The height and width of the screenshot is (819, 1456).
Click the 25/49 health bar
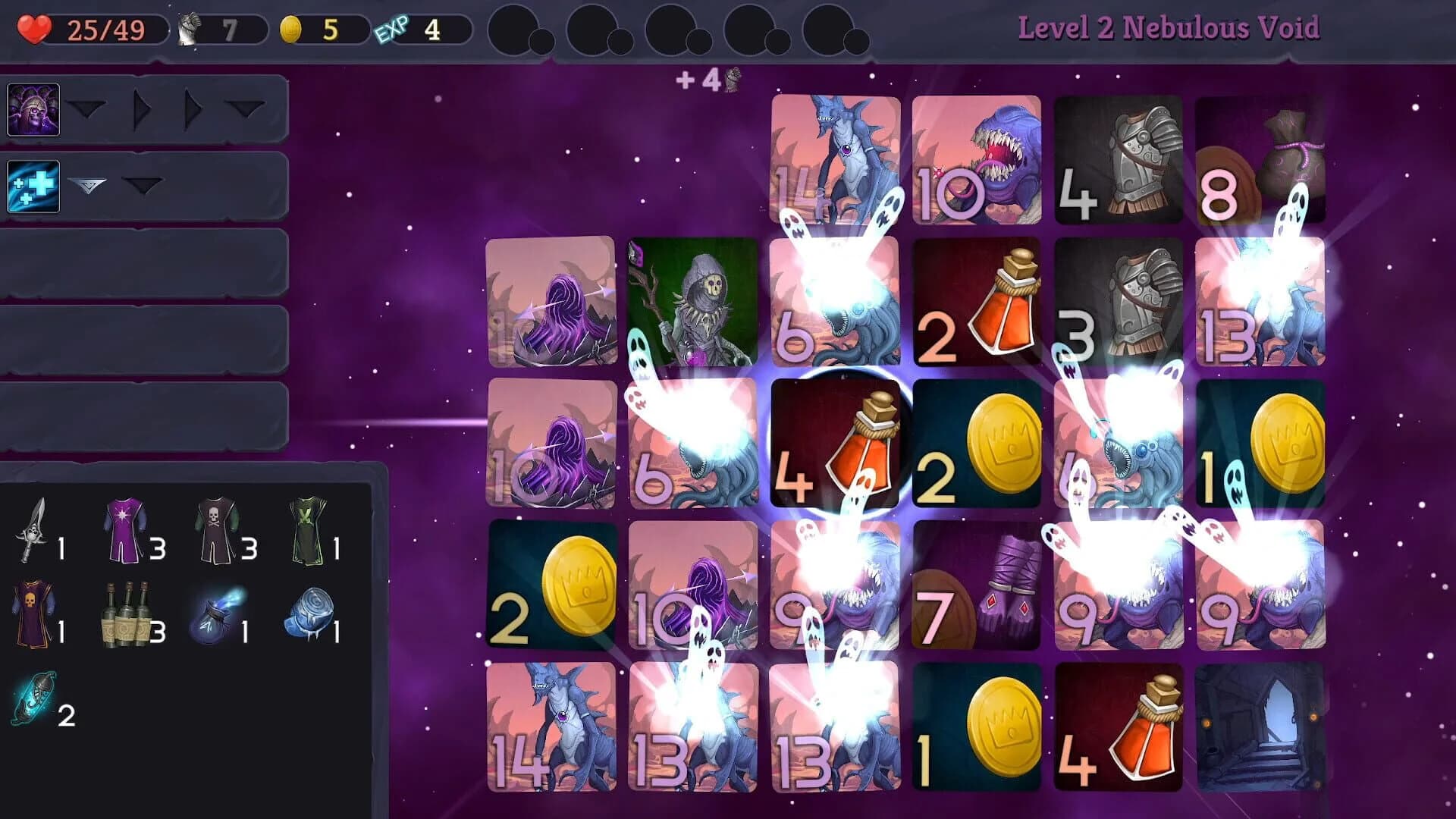(x=106, y=28)
